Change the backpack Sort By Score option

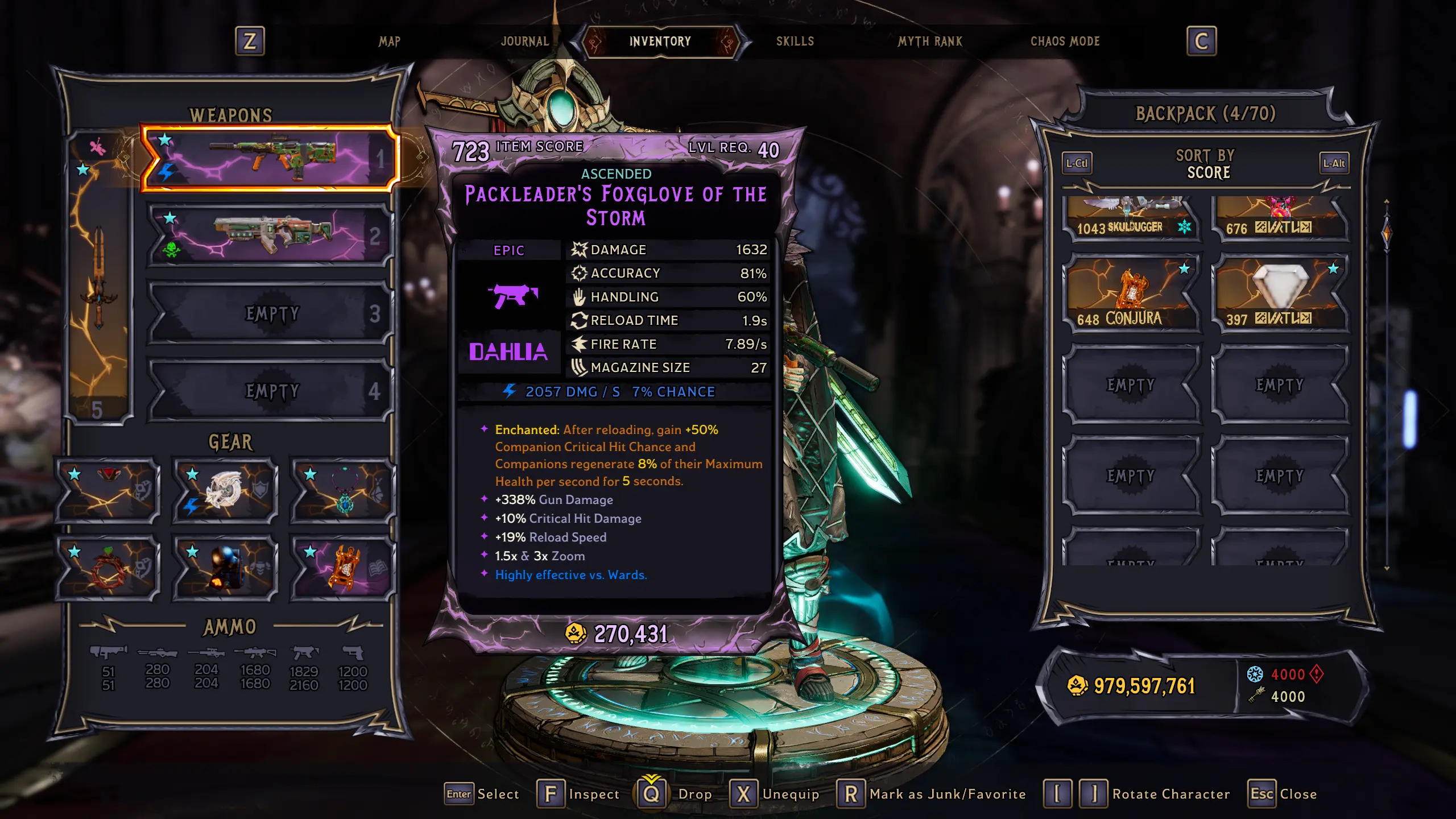click(x=1208, y=164)
